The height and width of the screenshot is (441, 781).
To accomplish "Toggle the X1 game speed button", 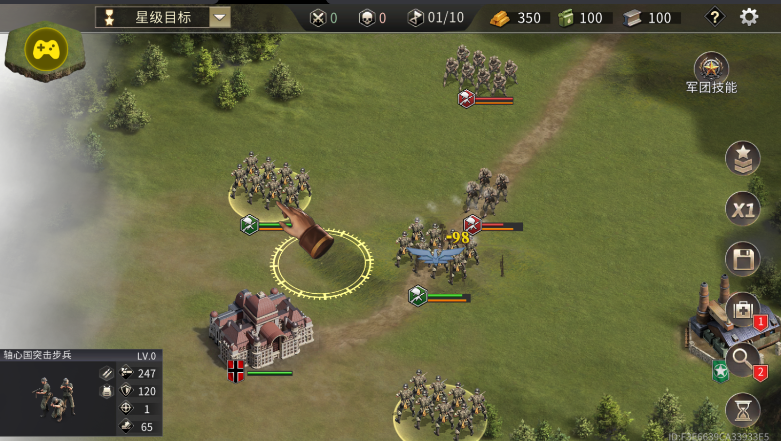I will tap(742, 209).
